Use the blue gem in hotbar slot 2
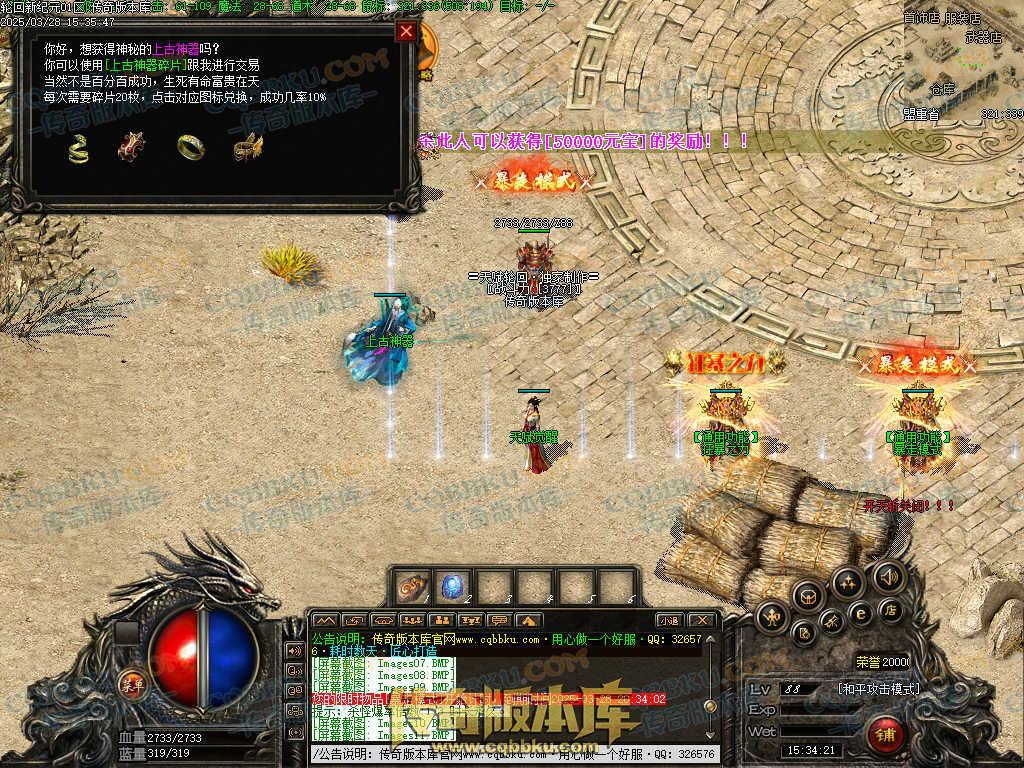The width and height of the screenshot is (1024, 768). click(x=451, y=586)
